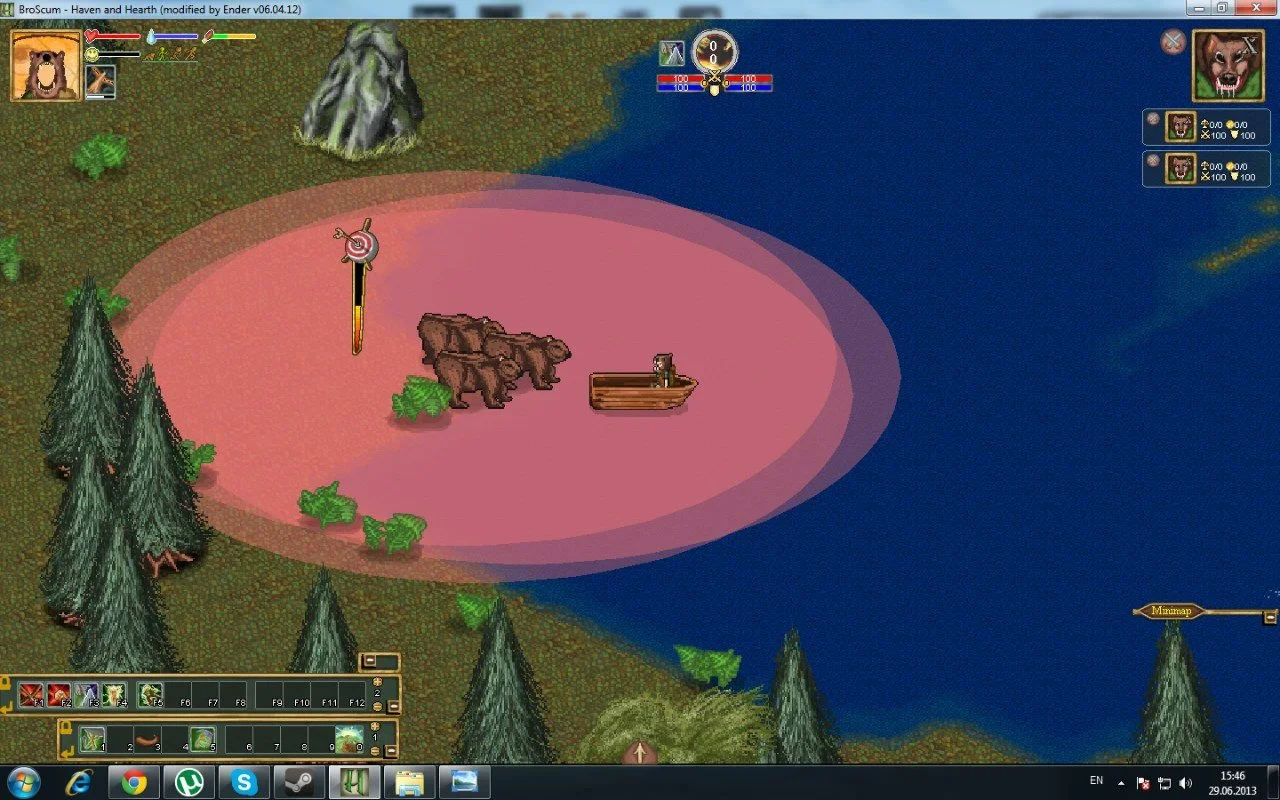The image size is (1280, 800).
Task: Activate the shield maneuver in slot F3
Action: (85, 693)
